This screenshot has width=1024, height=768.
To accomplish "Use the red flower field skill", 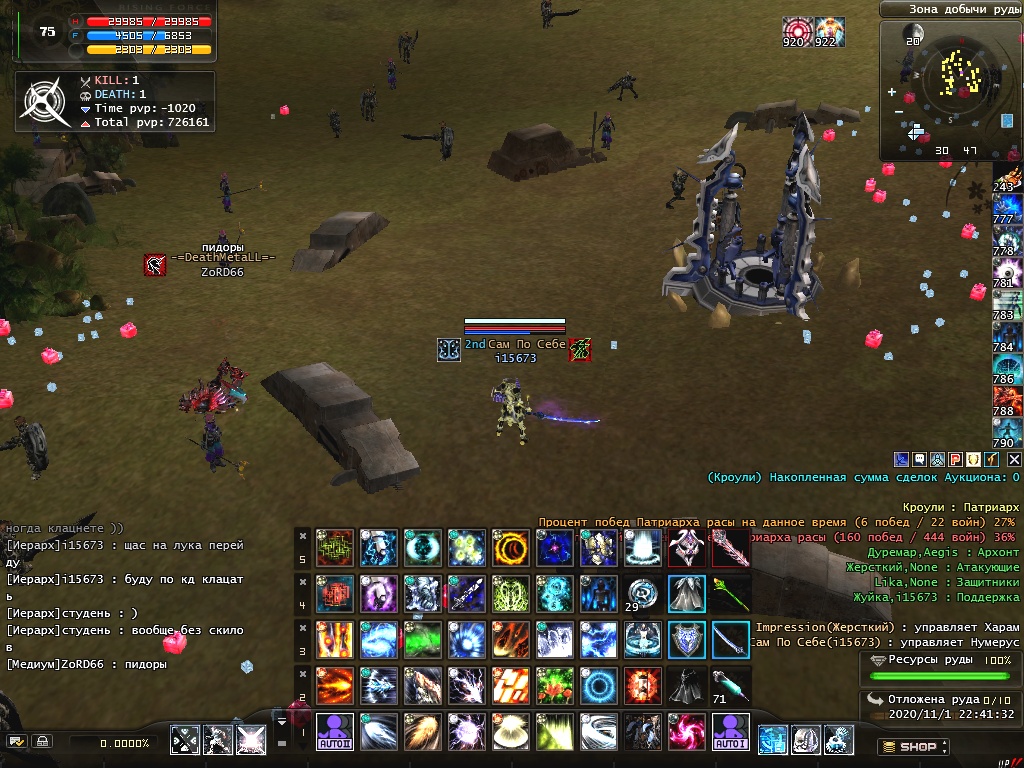I will tap(554, 686).
